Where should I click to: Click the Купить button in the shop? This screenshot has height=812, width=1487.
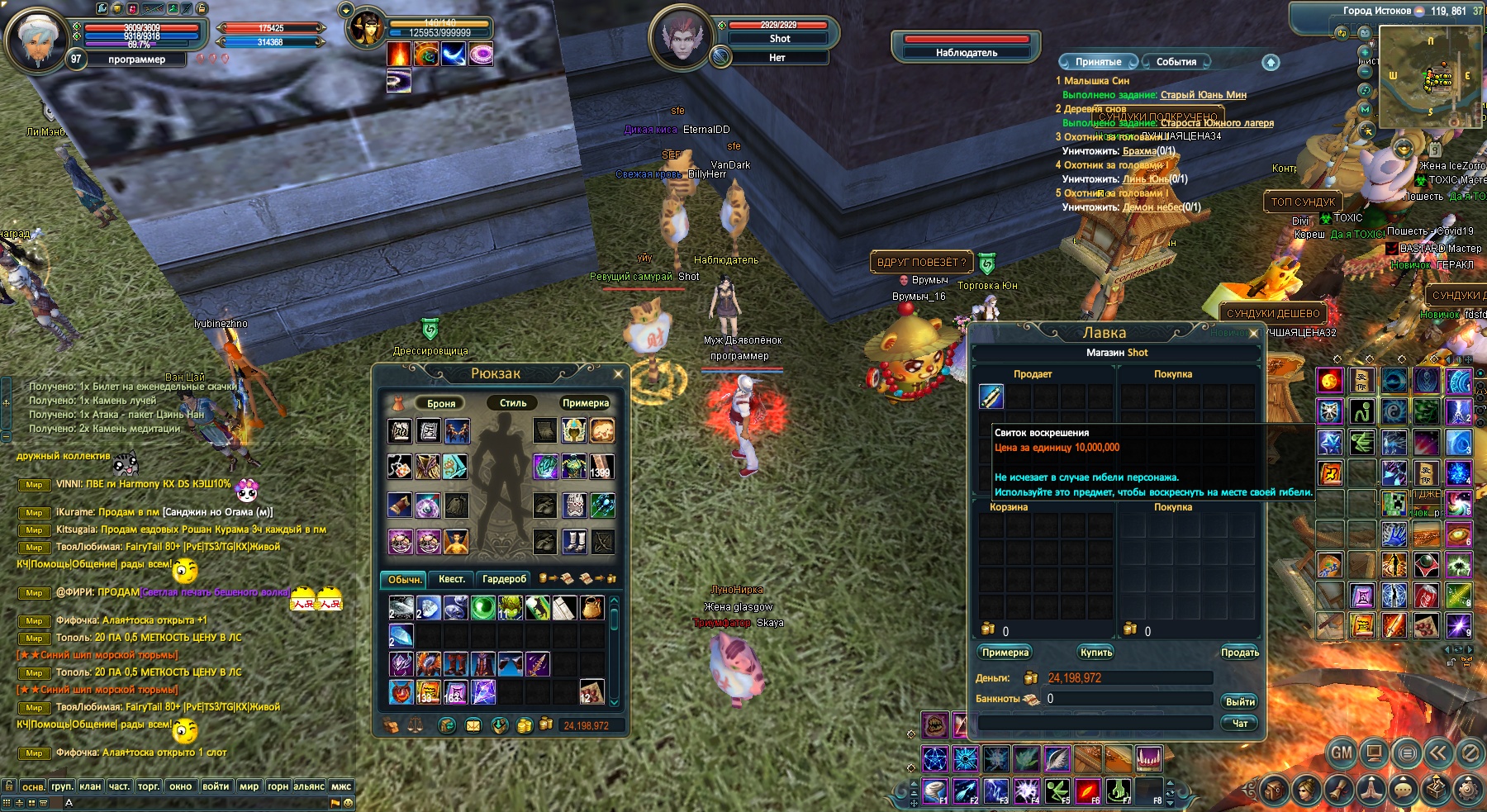point(1096,653)
